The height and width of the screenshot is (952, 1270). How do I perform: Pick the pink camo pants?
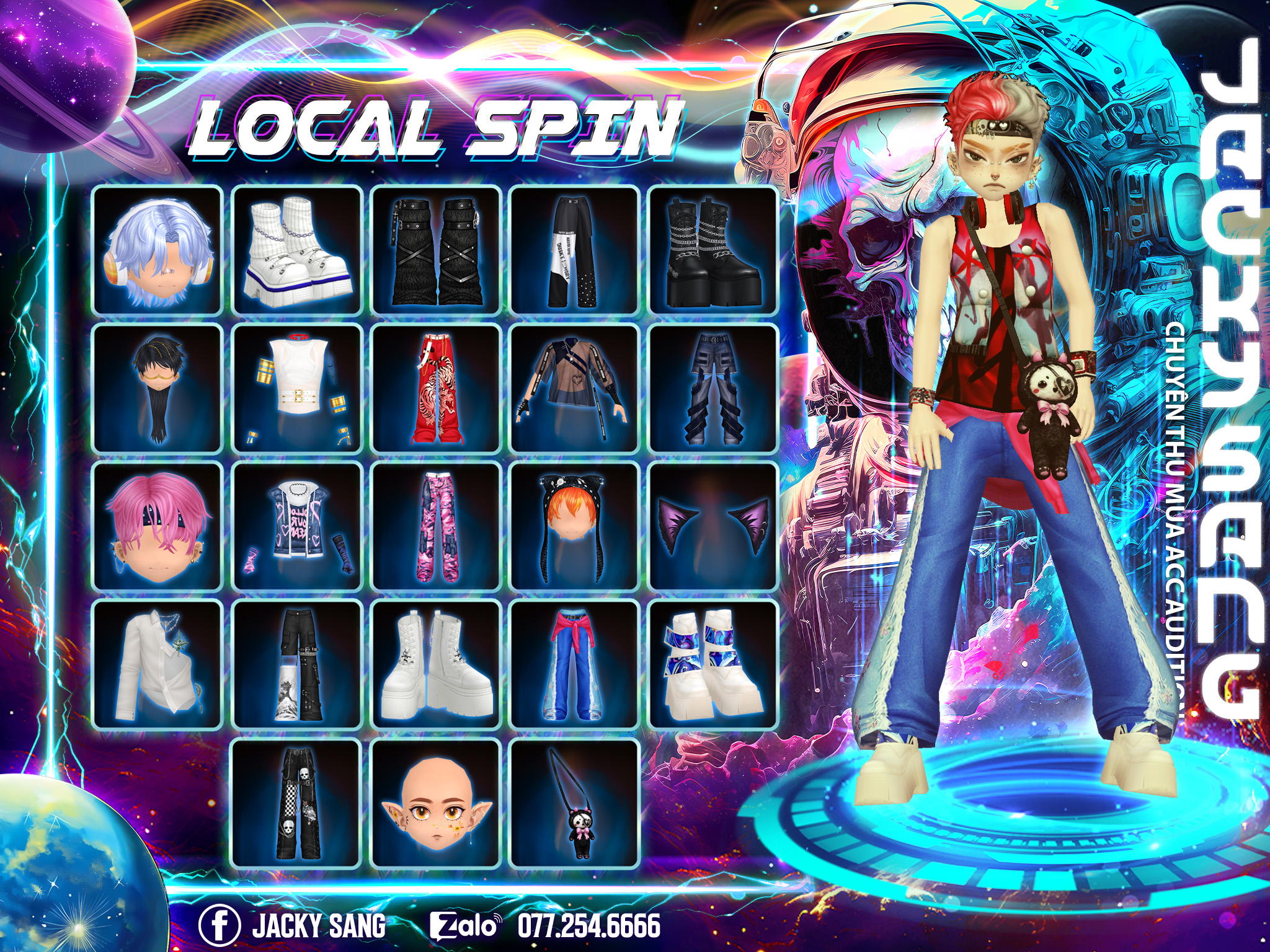tap(436, 527)
